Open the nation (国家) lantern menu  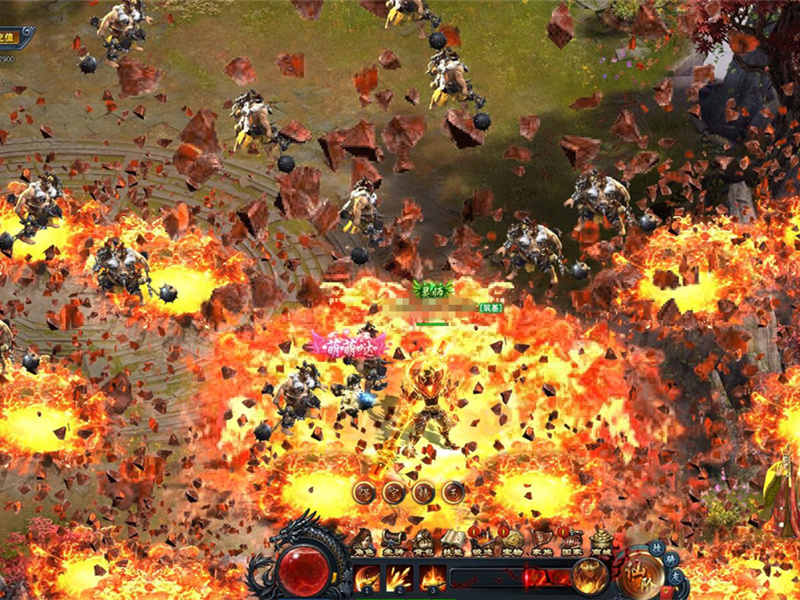(x=572, y=541)
